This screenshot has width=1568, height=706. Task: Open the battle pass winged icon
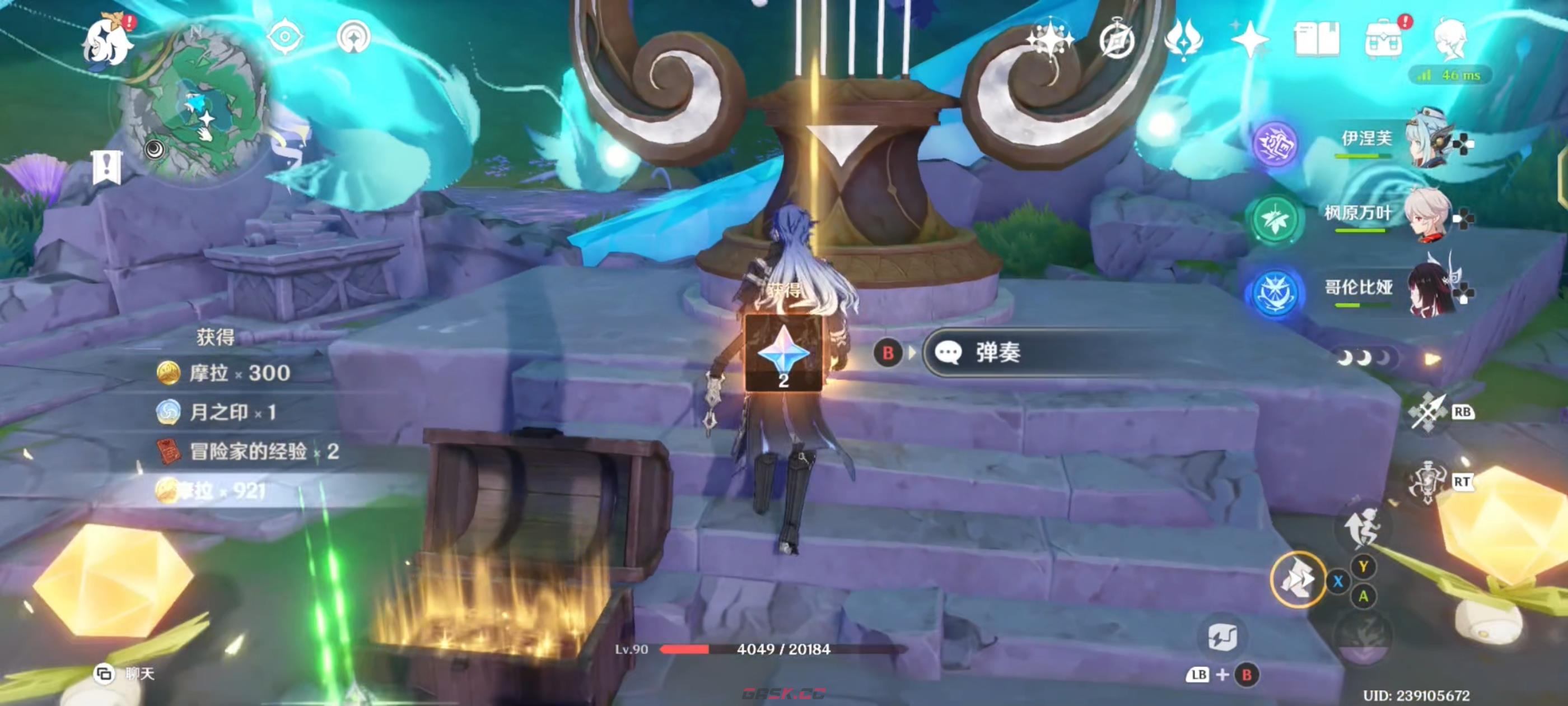click(1183, 40)
